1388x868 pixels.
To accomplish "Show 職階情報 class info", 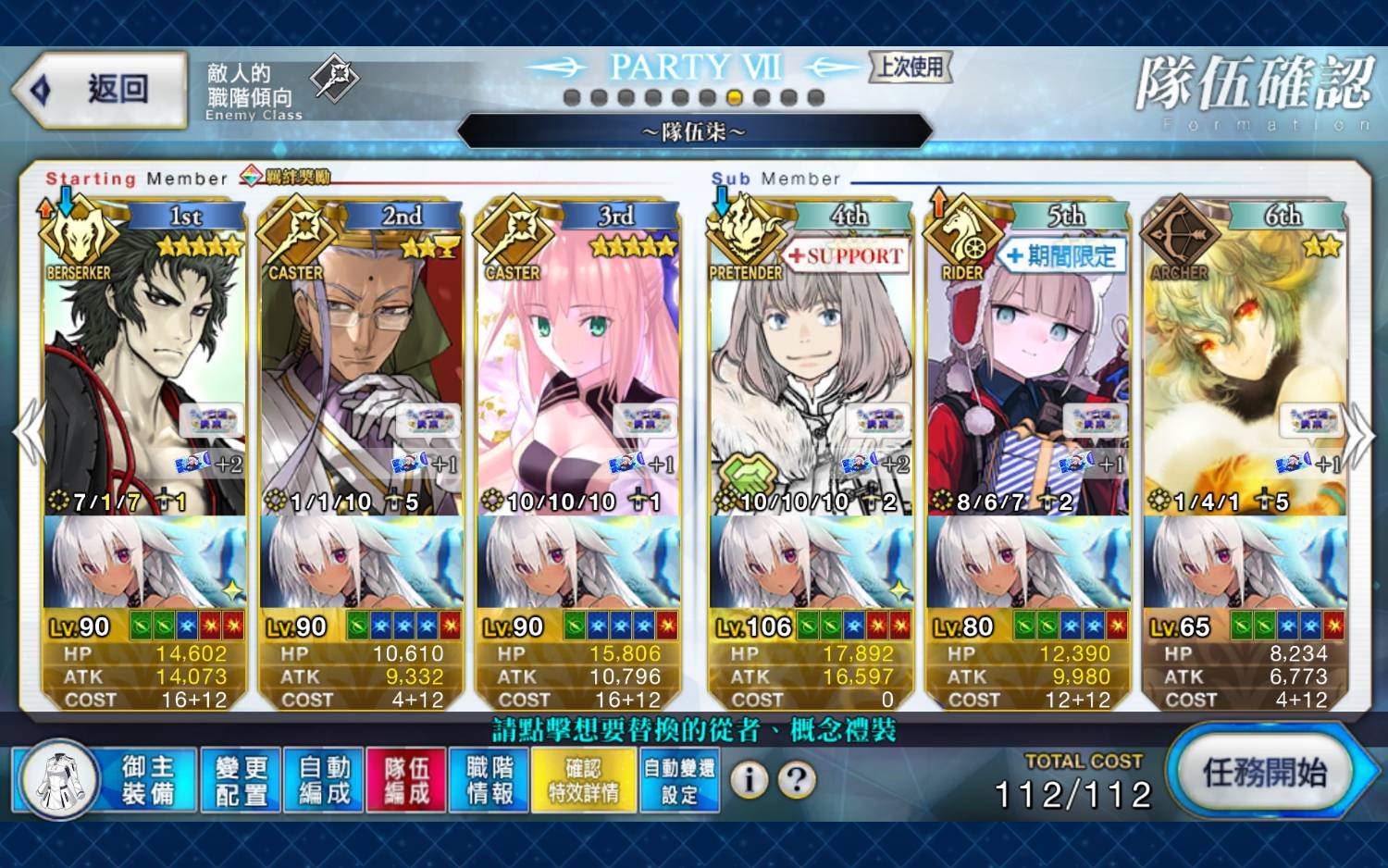I will pyautogui.click(x=490, y=780).
